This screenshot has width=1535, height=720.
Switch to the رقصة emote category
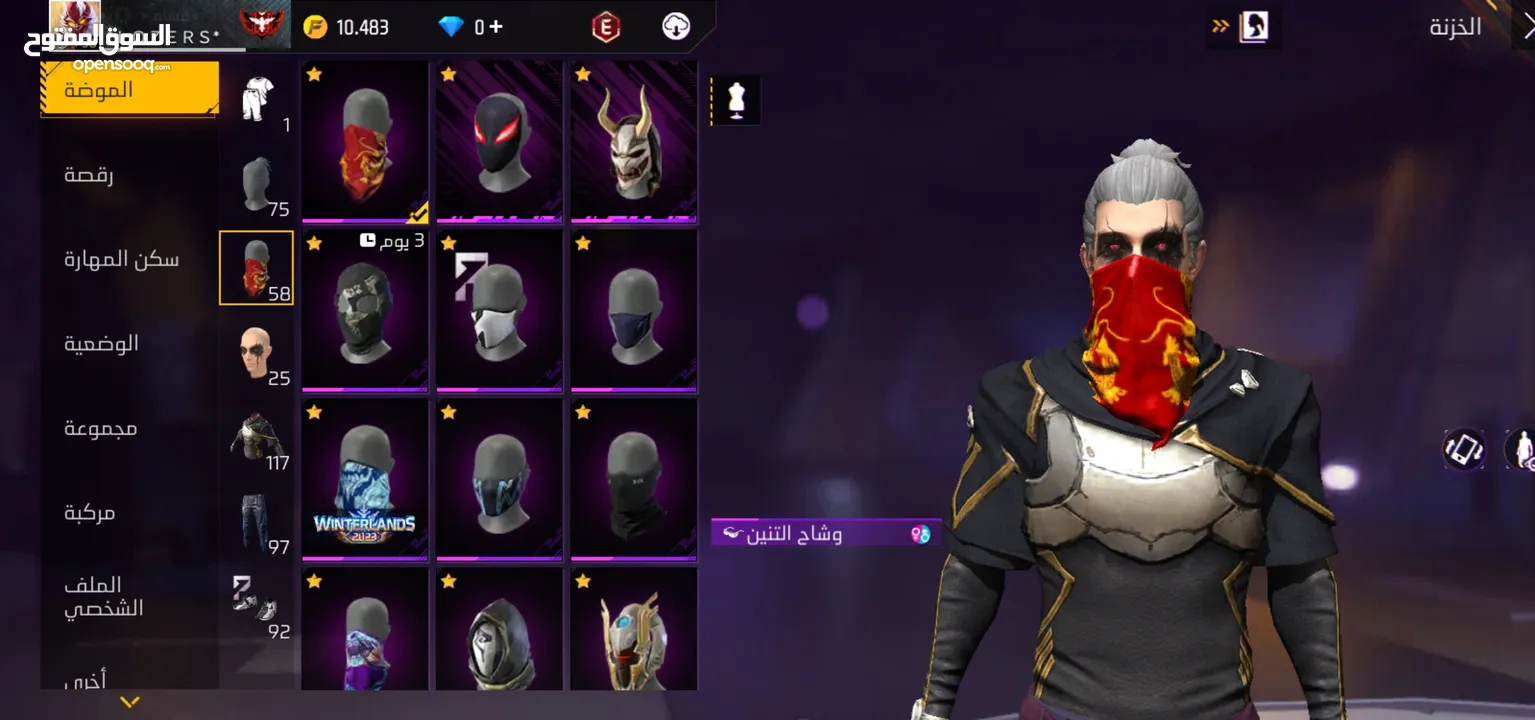[x=89, y=175]
